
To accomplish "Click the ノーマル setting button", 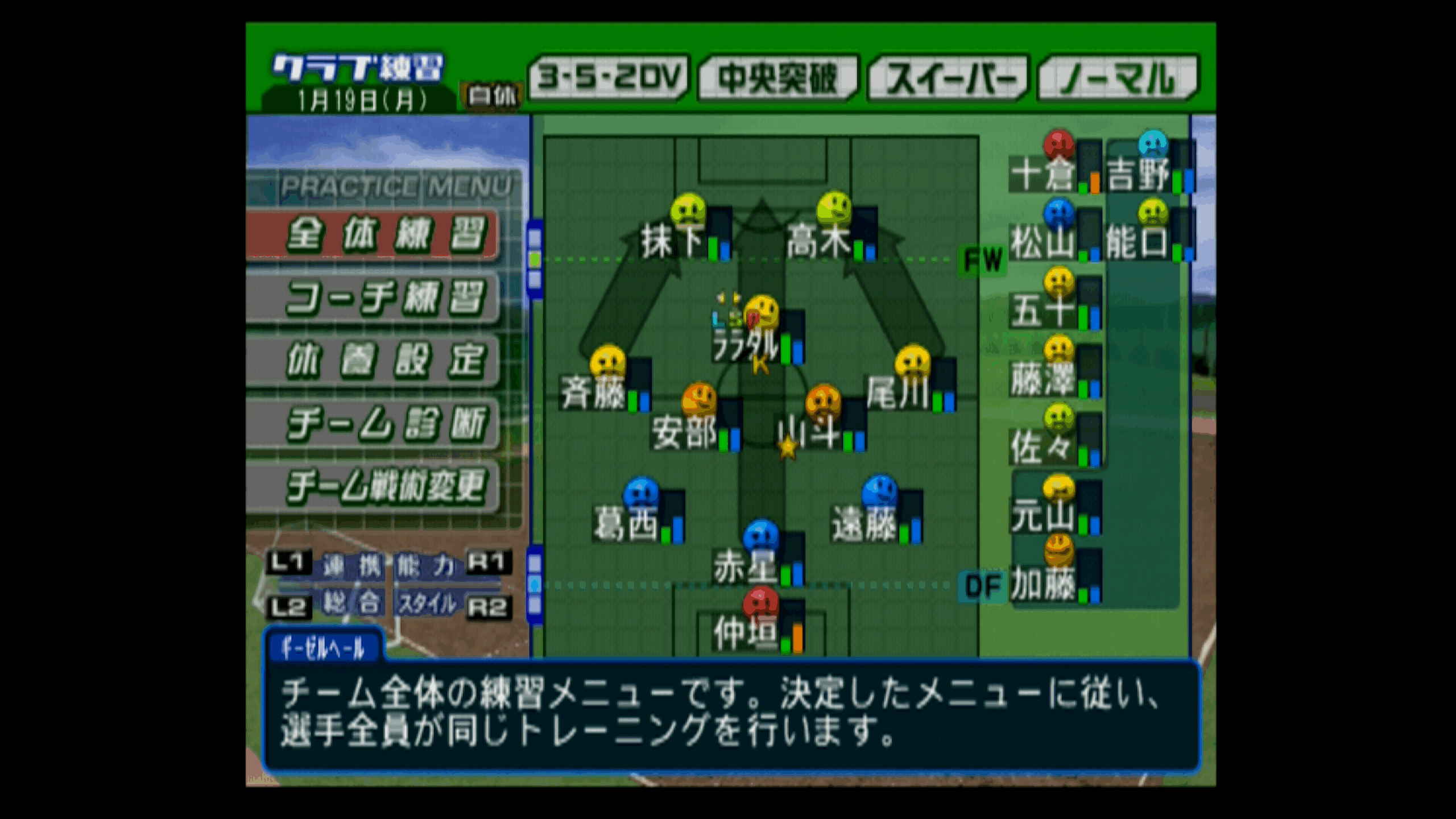I will pos(1117,78).
